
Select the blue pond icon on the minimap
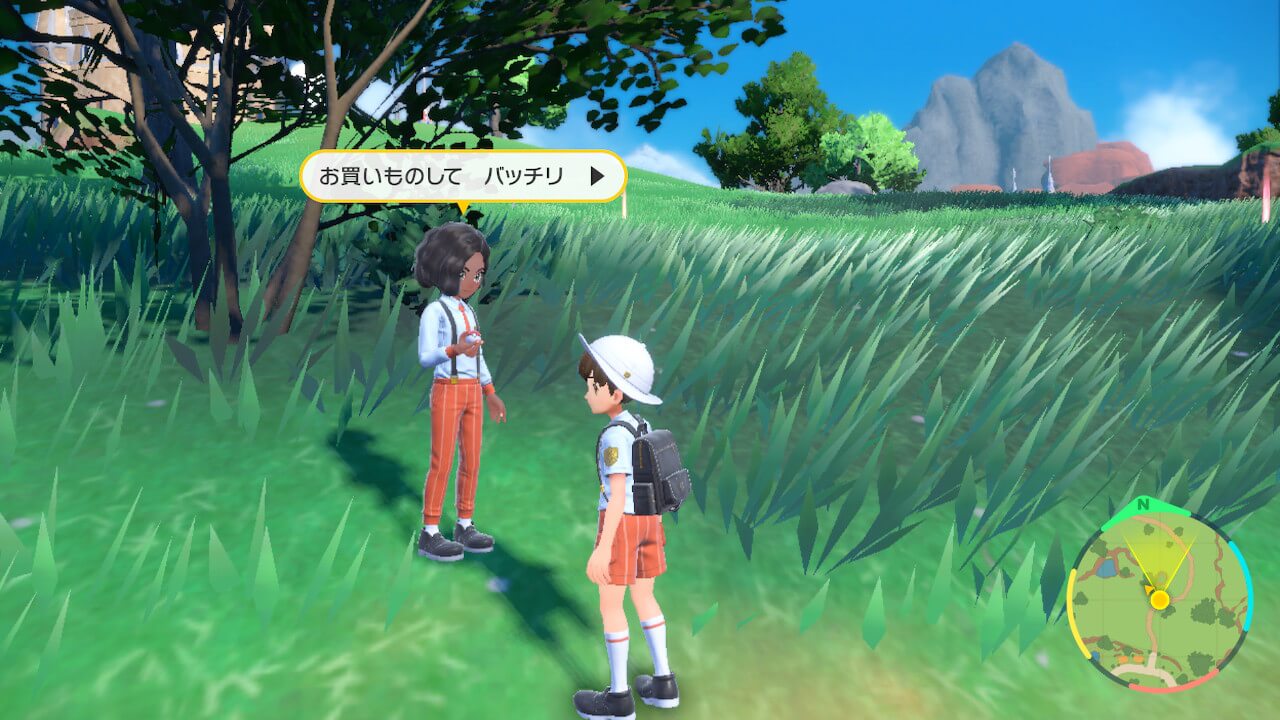pos(1109,566)
